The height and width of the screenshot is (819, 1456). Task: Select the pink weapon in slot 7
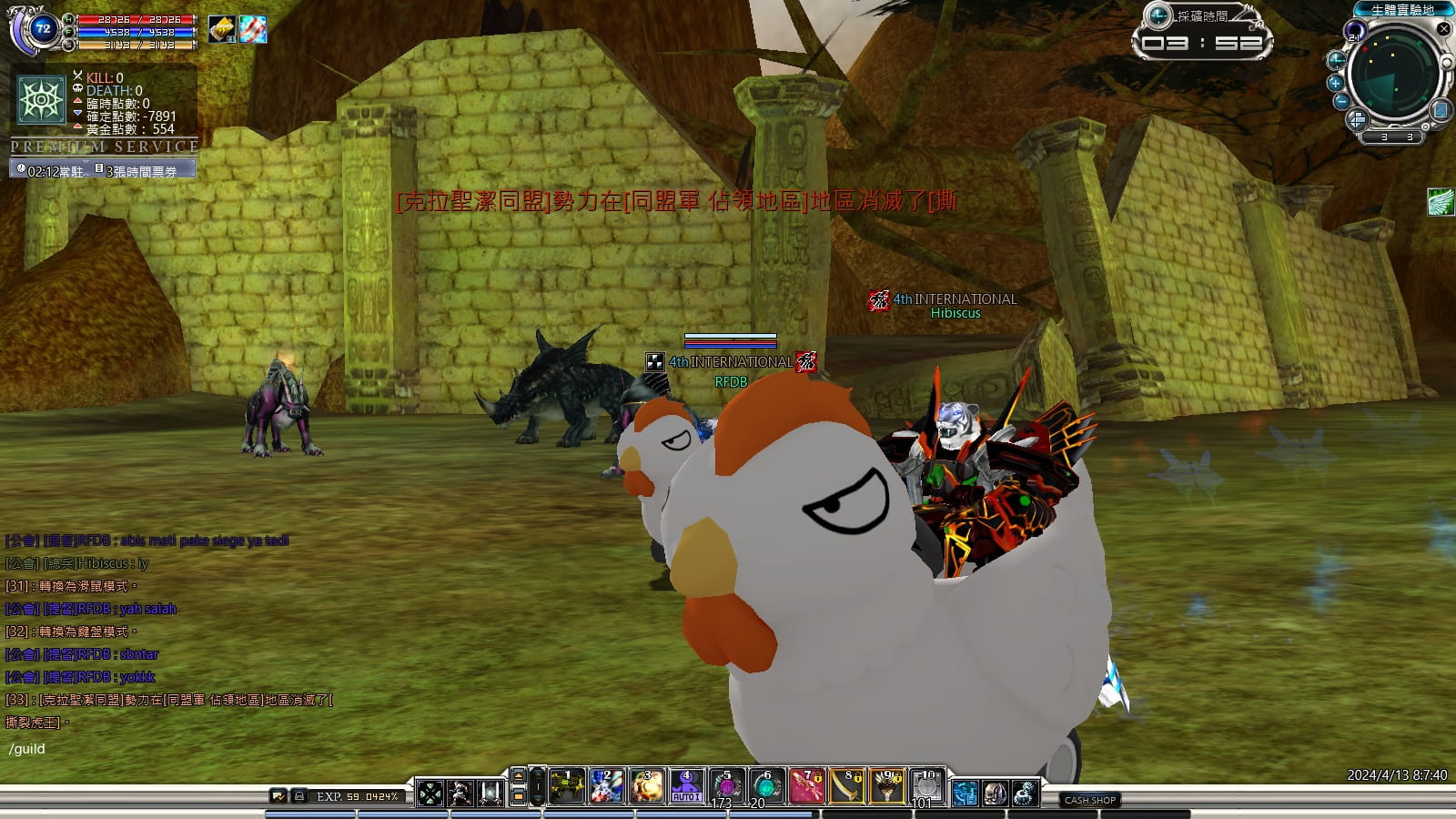806,786
